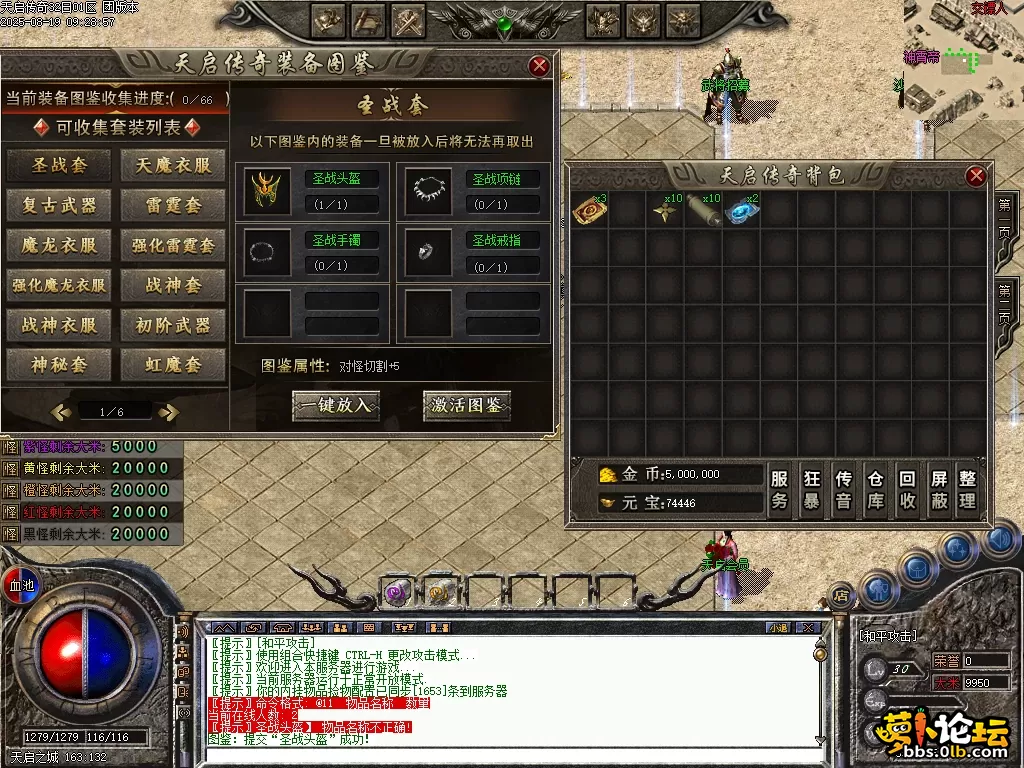
Task: Close the equipment codex window
Action: pos(539,67)
